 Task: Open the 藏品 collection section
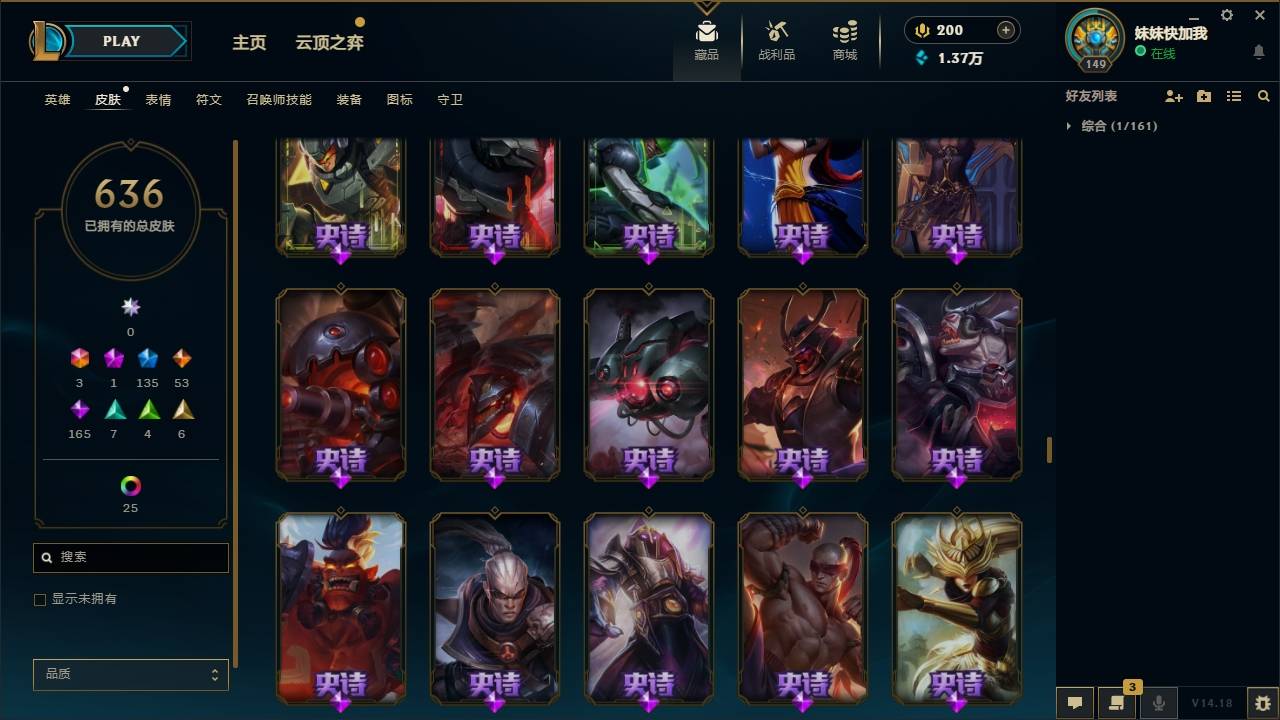(x=706, y=40)
